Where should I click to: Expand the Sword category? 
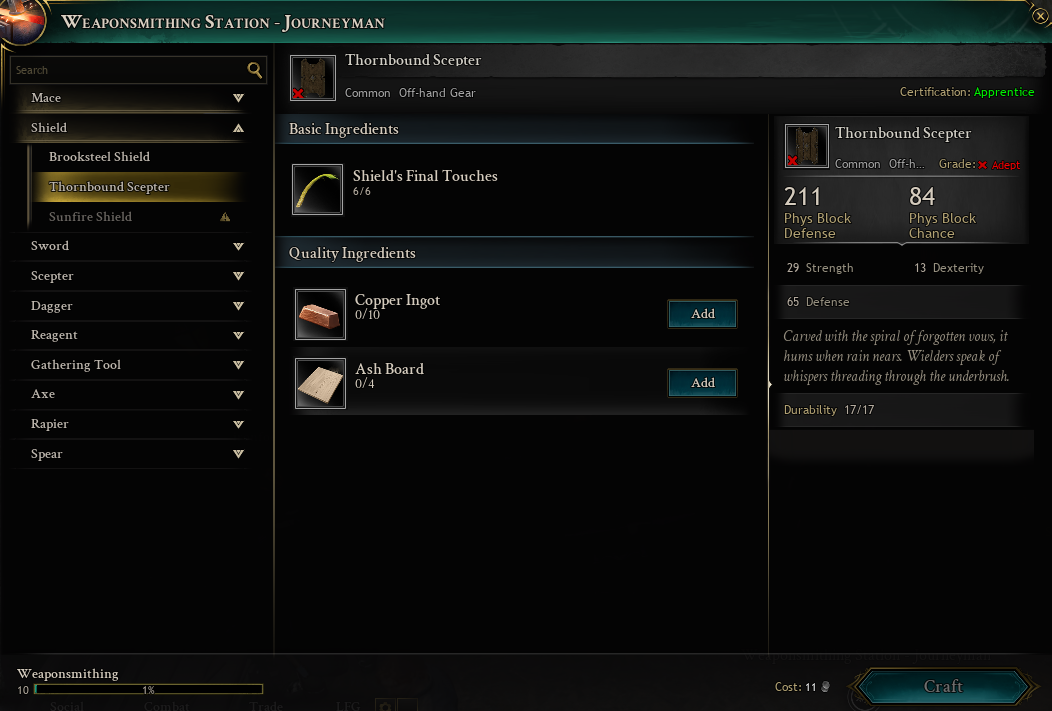(130, 246)
